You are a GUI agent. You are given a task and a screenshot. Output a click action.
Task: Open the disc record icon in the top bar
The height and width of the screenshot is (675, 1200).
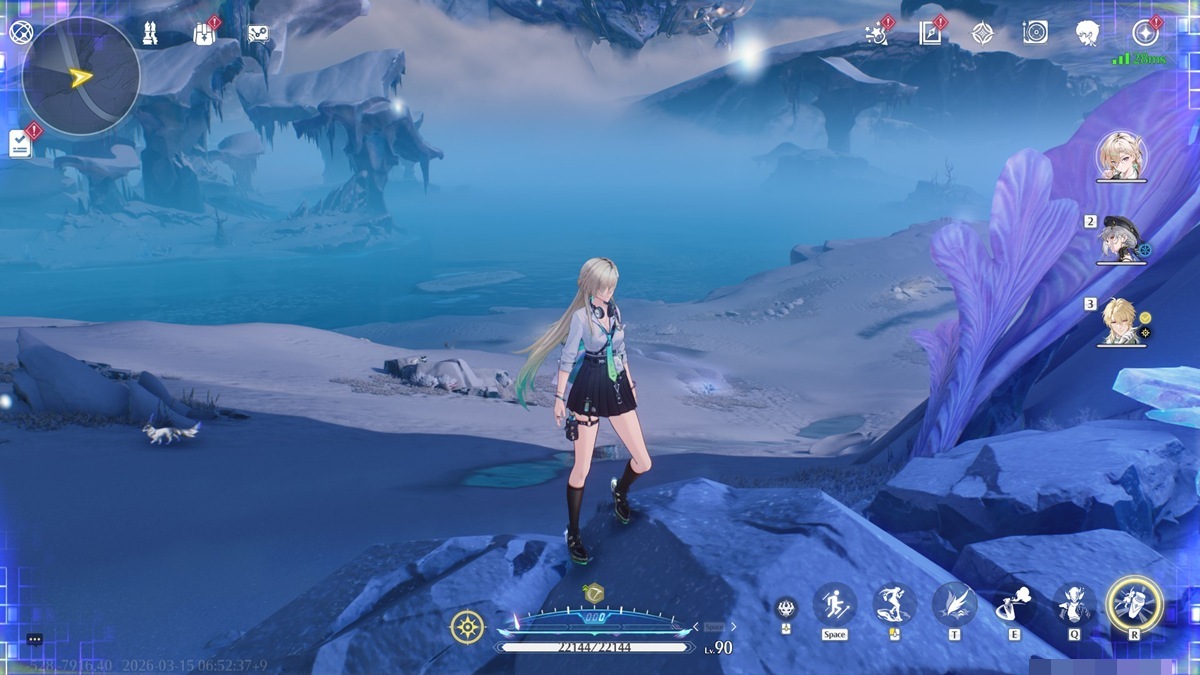point(1035,33)
